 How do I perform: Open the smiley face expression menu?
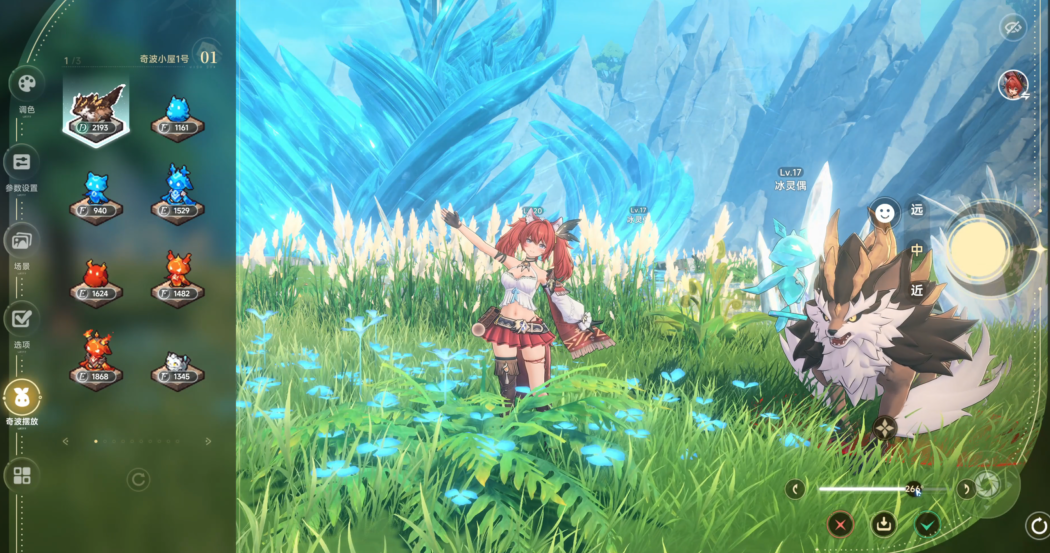point(884,212)
